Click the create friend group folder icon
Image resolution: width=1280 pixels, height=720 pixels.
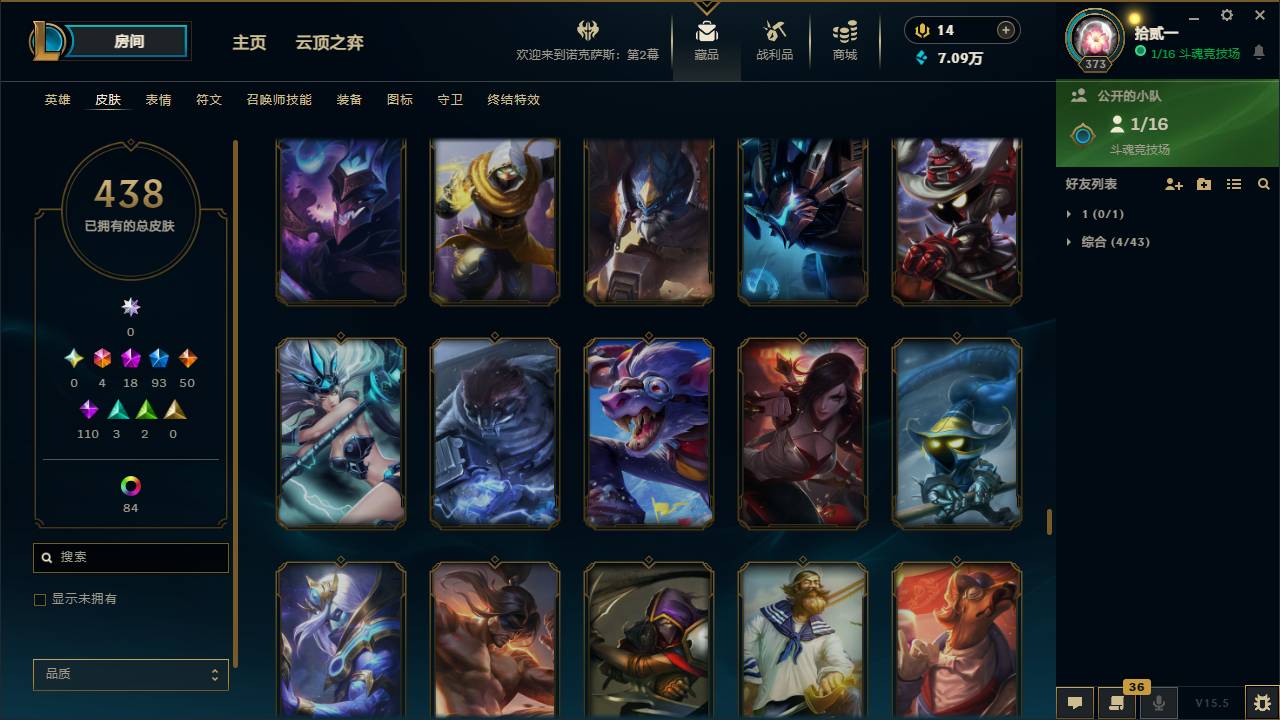[x=1203, y=184]
